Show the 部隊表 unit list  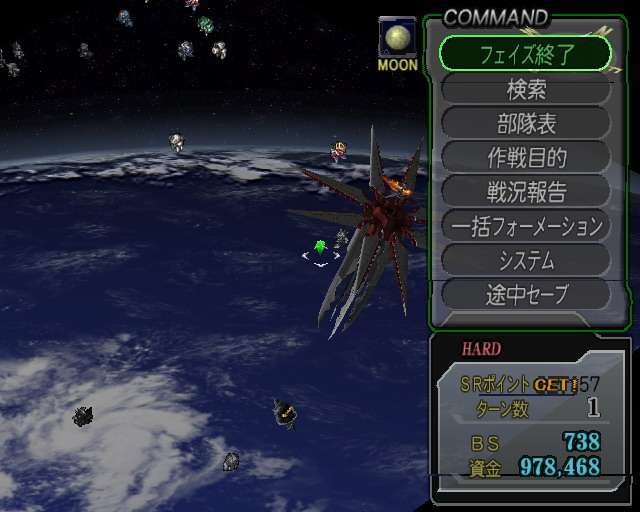click(x=525, y=124)
